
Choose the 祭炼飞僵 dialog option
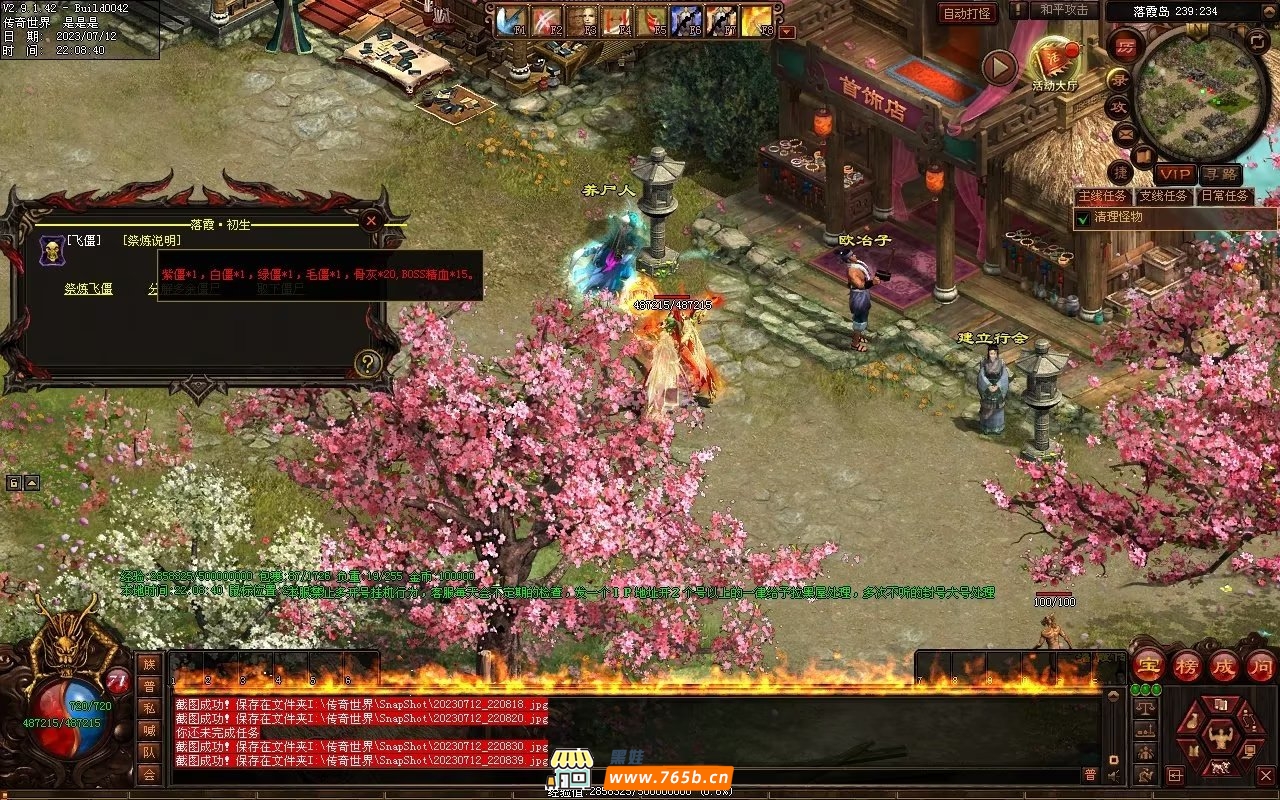tap(88, 289)
